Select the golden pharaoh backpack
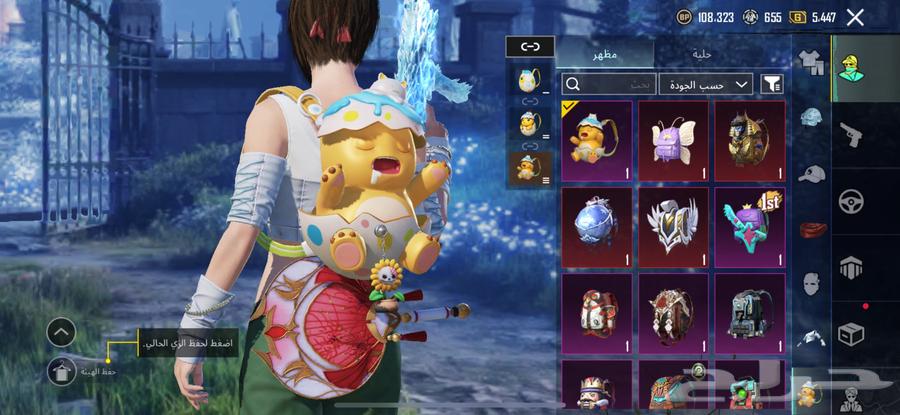The height and width of the screenshot is (415, 900). pos(750,140)
